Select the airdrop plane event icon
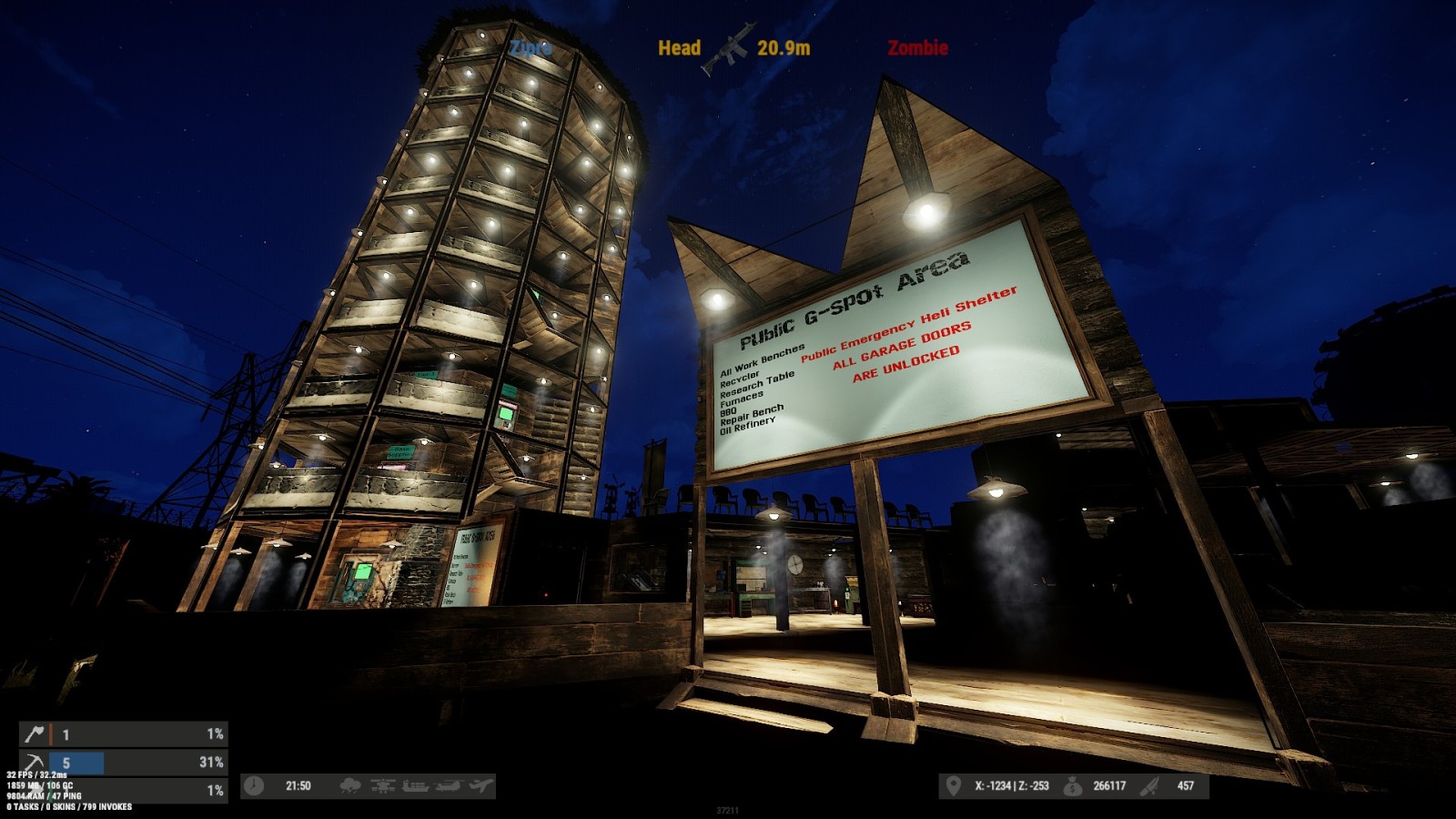 (480, 785)
